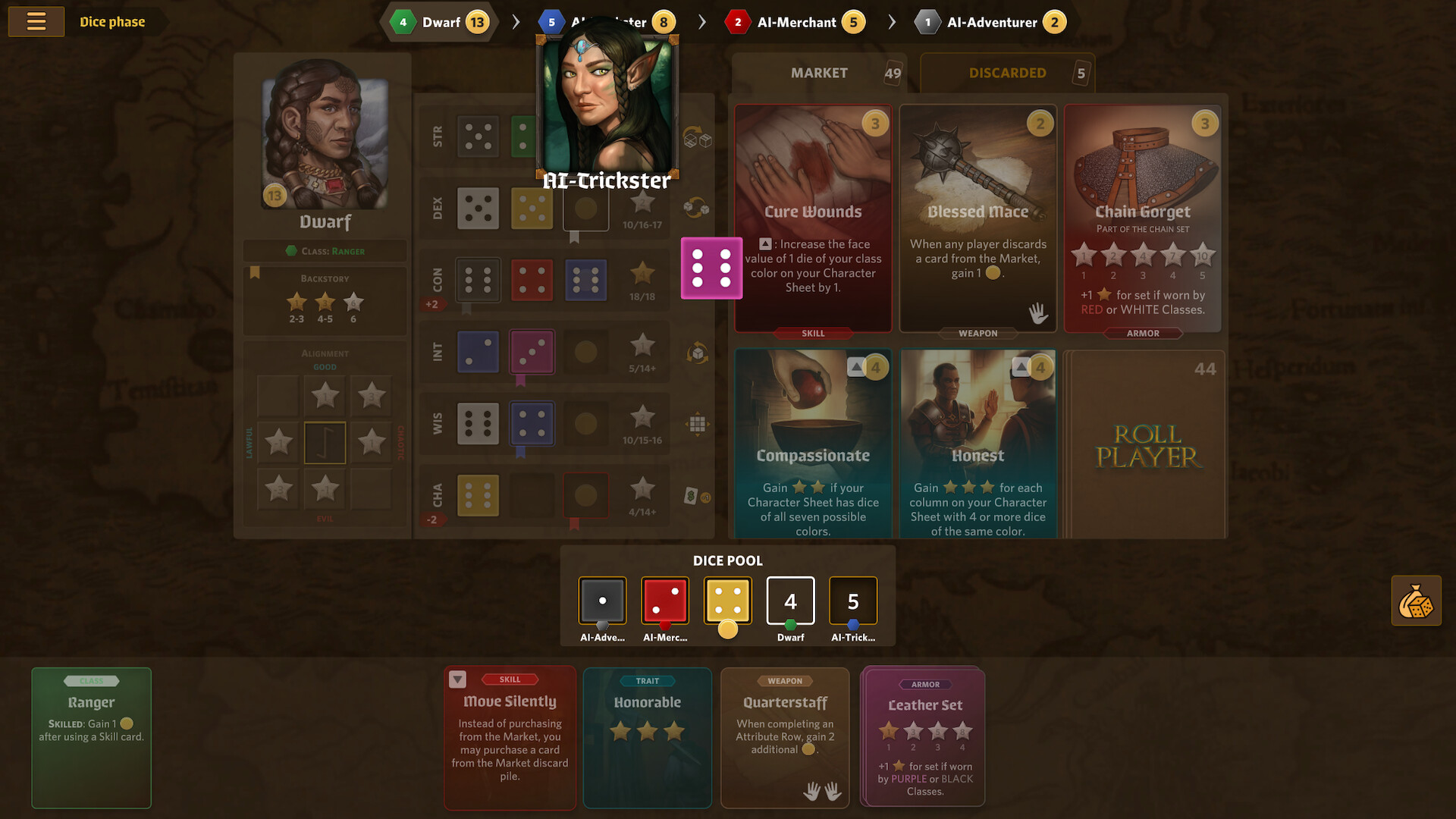Move the alignment marker in the alignment grid
This screenshot has height=819, width=1456.
click(325, 442)
